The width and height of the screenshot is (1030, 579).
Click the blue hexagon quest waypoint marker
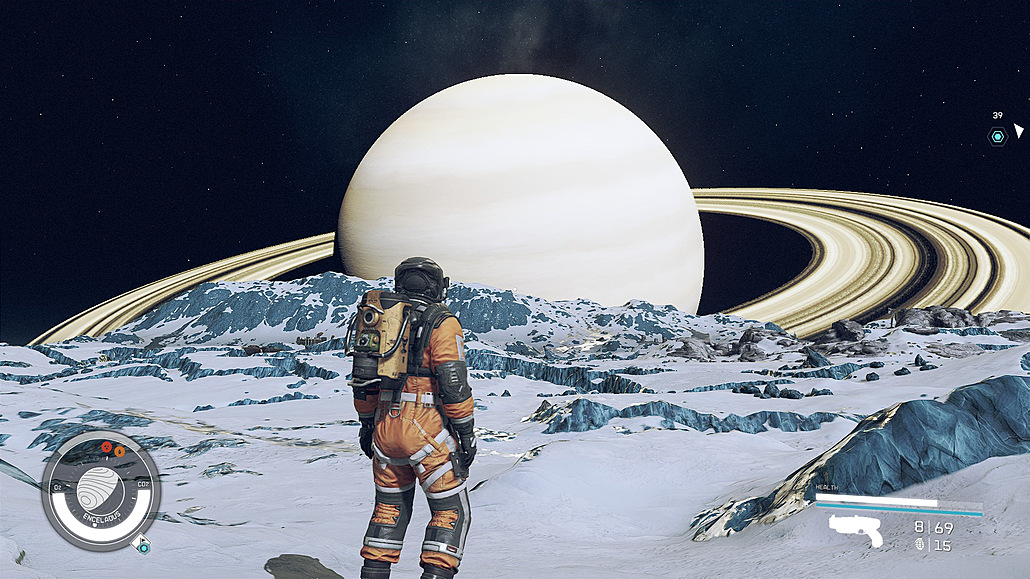click(x=997, y=136)
